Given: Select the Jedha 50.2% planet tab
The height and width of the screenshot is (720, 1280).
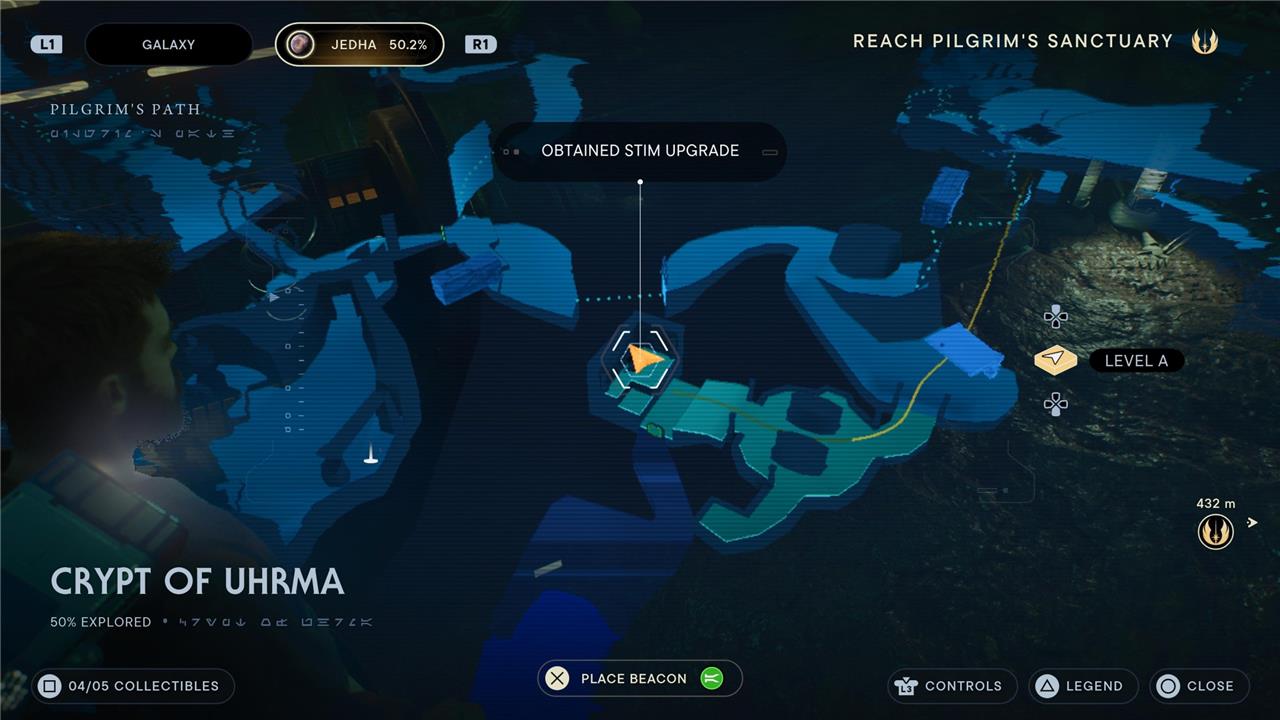Looking at the screenshot, I should click(x=360, y=45).
